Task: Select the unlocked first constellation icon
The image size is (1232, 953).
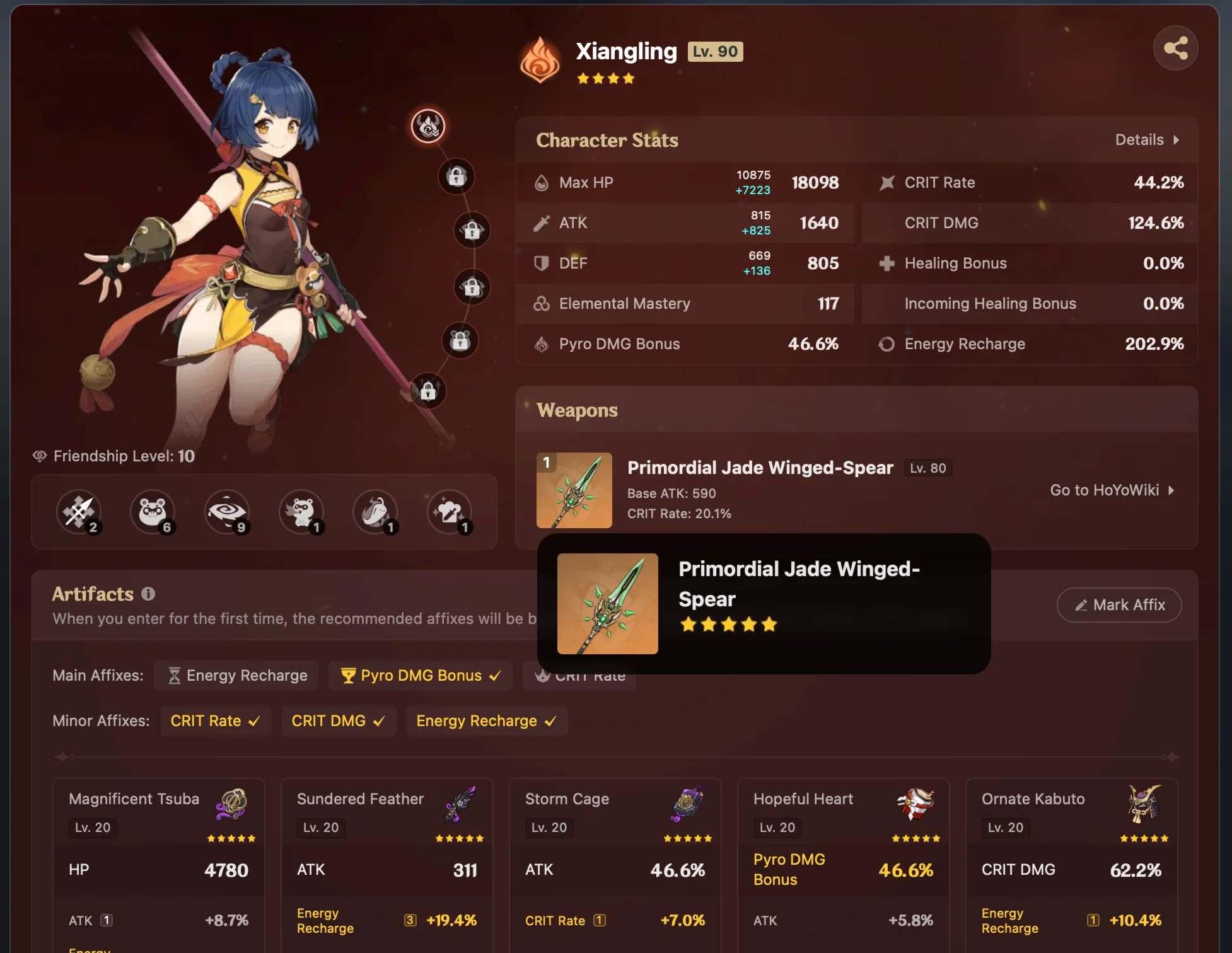Action: (x=429, y=126)
